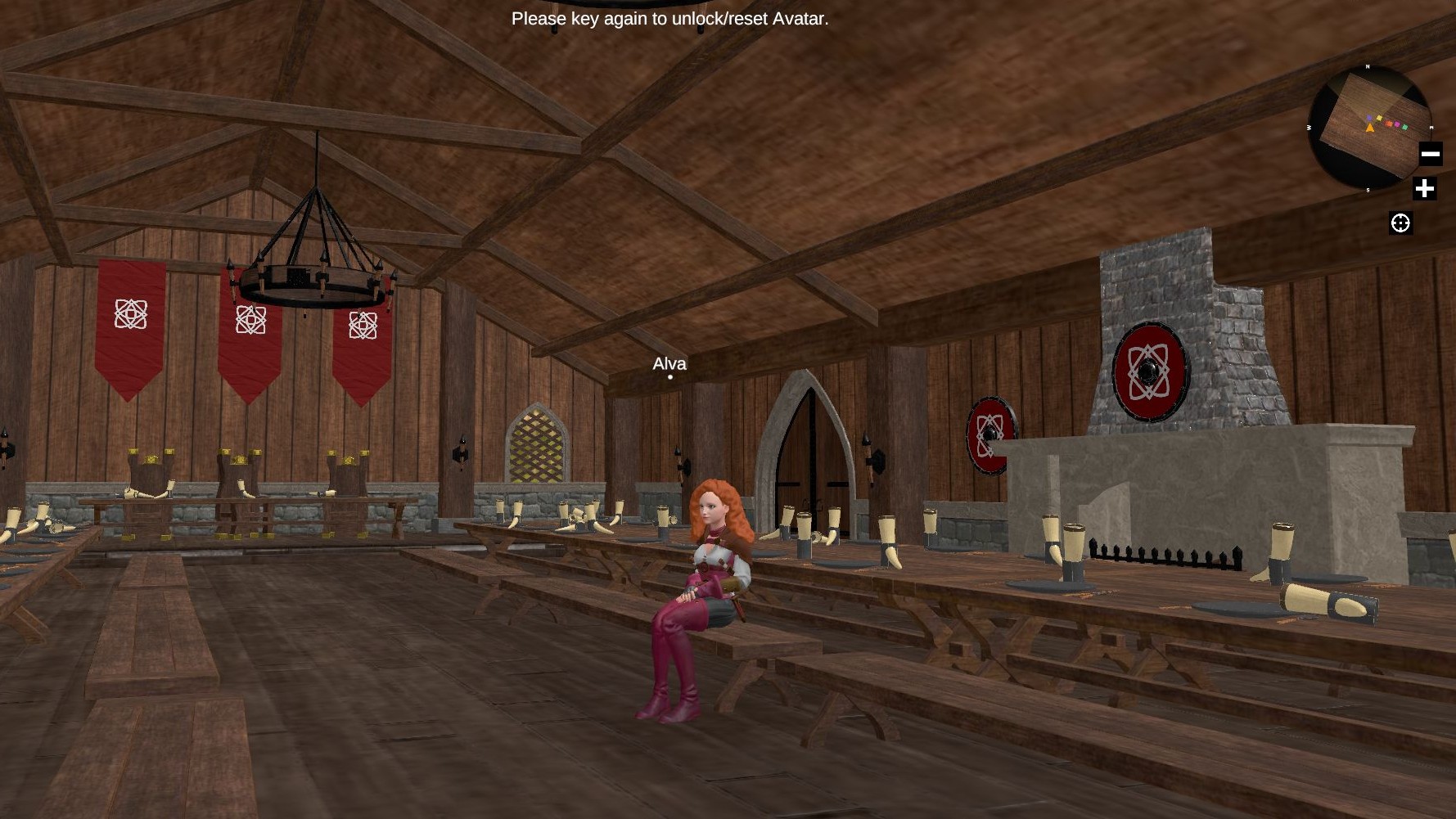Click the green avatar marker on the minimap

tap(1405, 127)
